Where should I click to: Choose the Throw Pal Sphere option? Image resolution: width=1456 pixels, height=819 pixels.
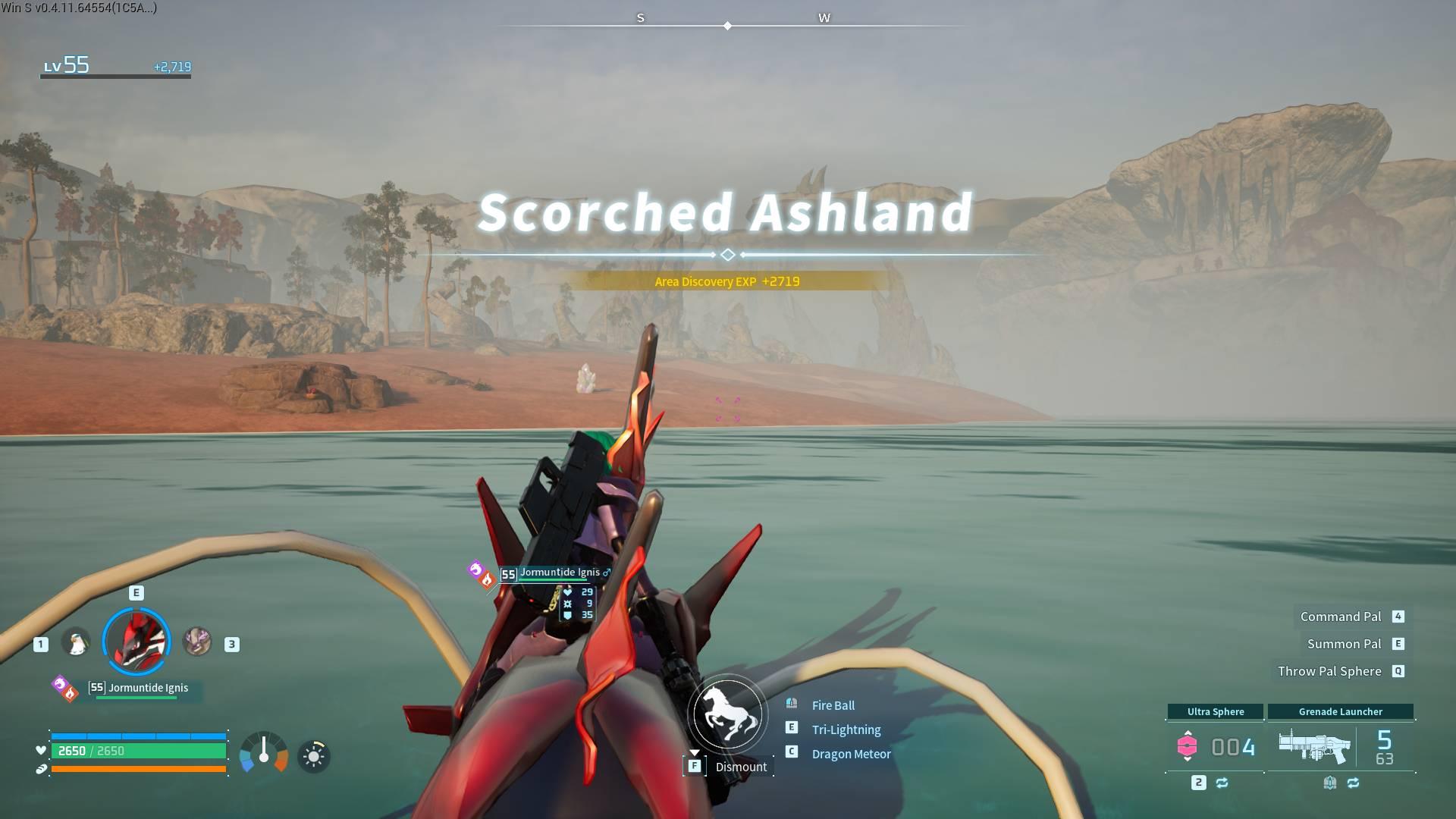coord(1329,671)
